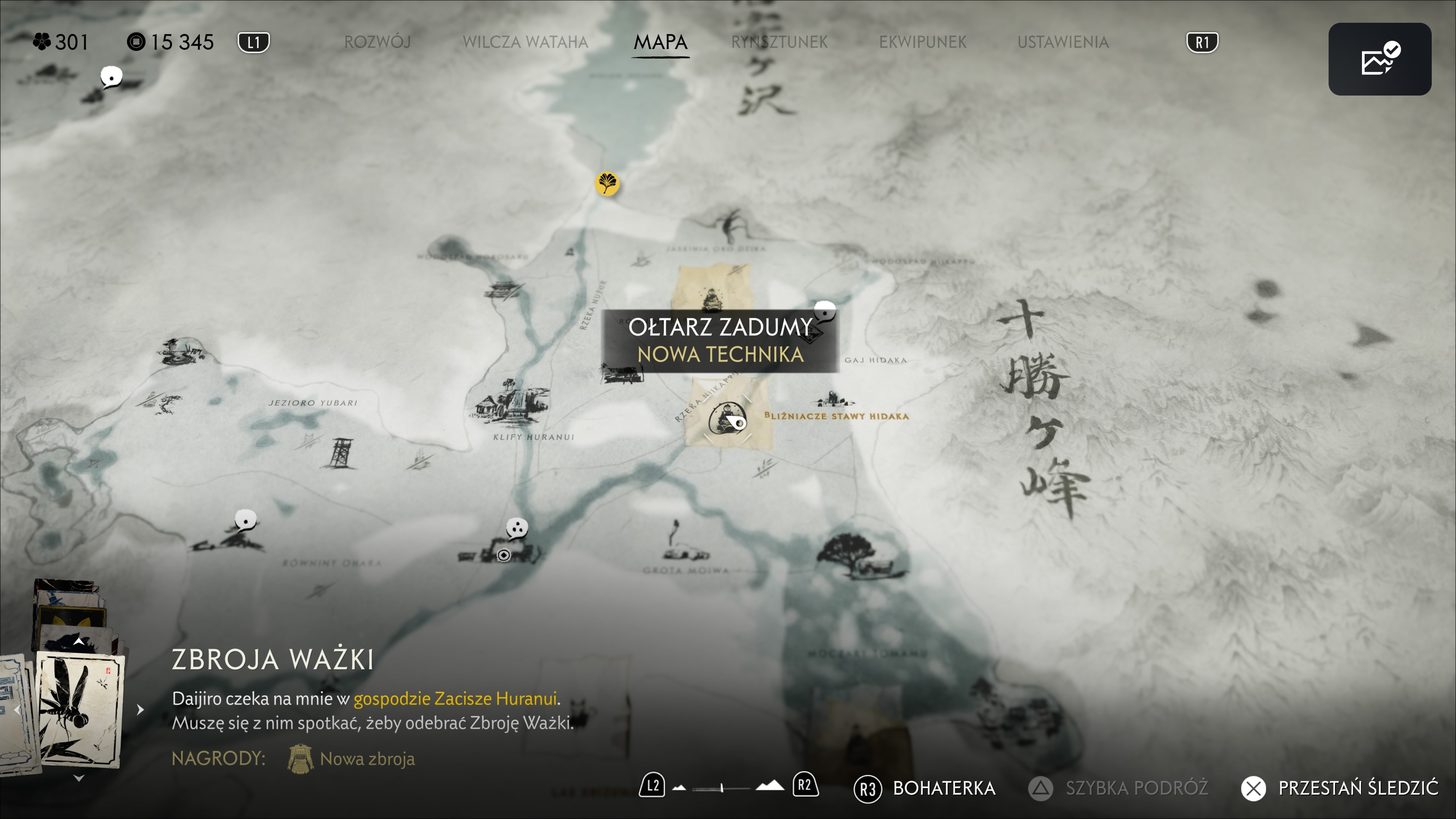The height and width of the screenshot is (819, 1456).
Task: Click the watchtower icon near Jezioro Yubari
Action: (340, 453)
